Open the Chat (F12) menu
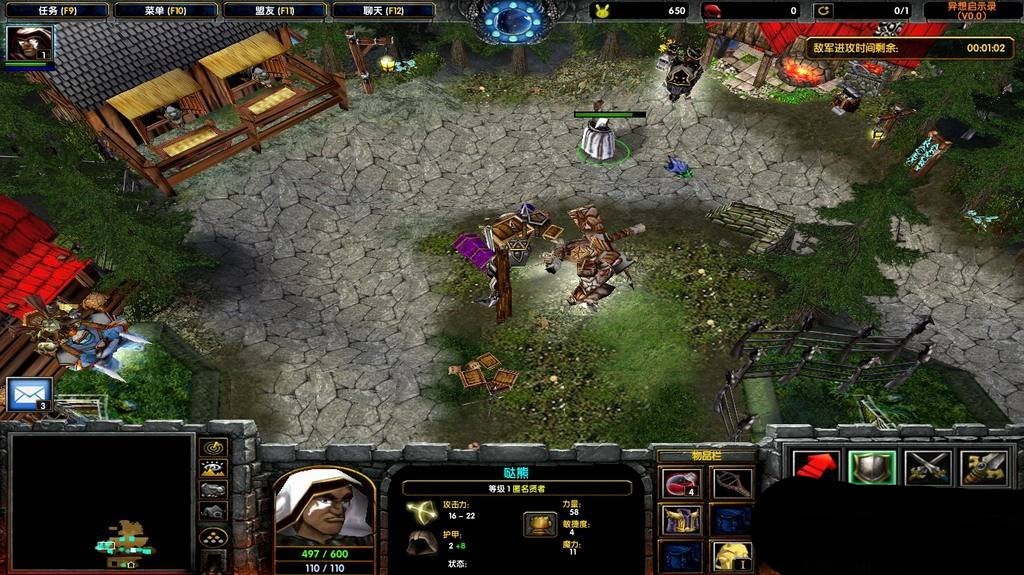This screenshot has height=575, width=1024. click(383, 11)
